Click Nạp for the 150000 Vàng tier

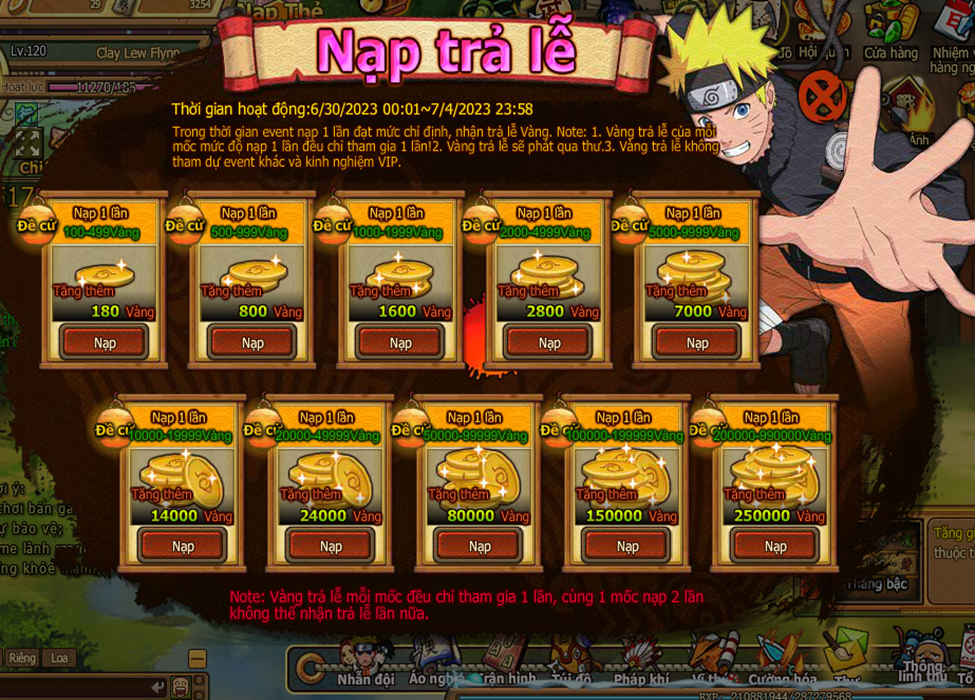[x=628, y=547]
